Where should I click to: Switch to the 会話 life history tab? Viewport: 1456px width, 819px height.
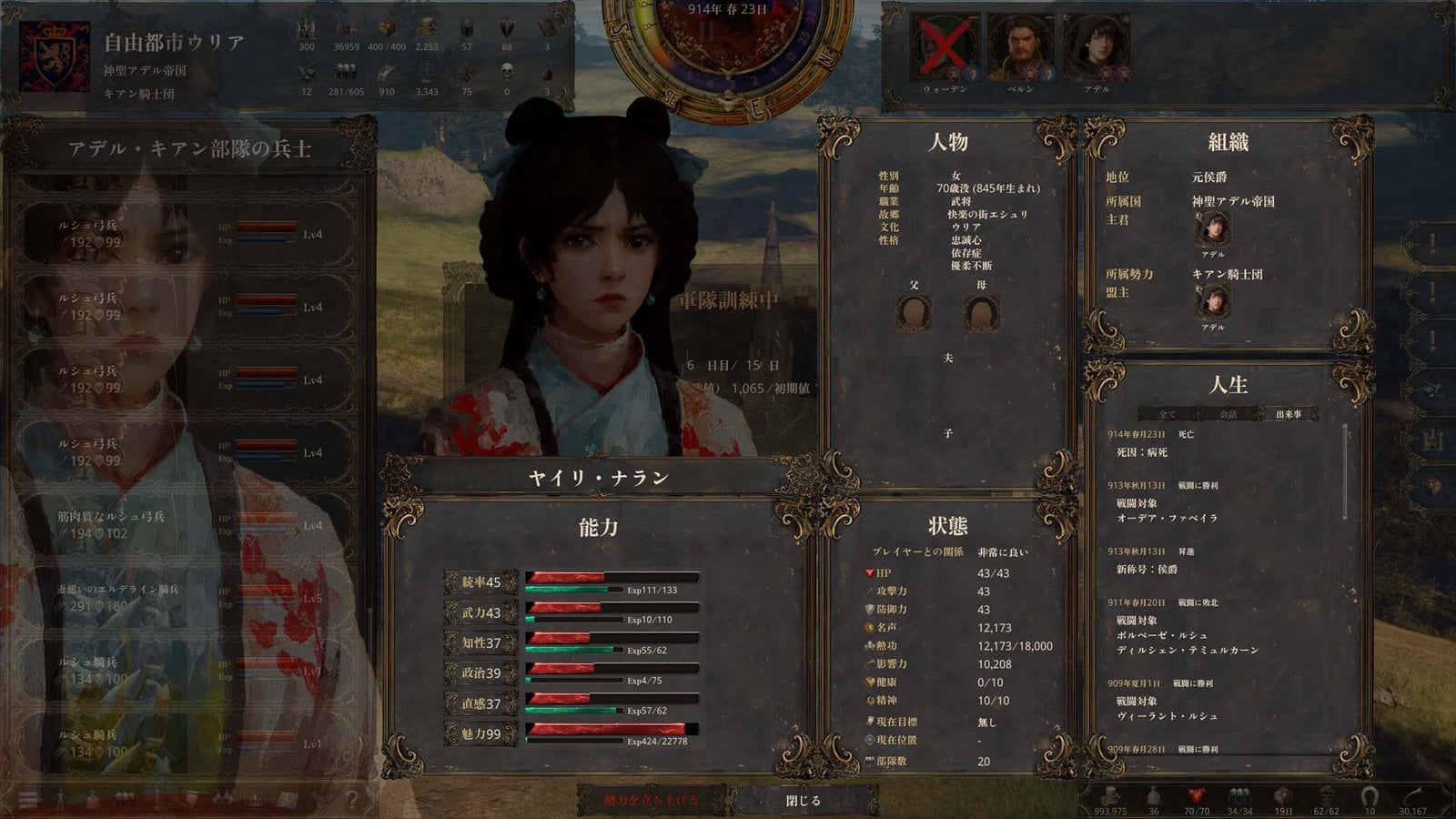pyautogui.click(x=1228, y=414)
